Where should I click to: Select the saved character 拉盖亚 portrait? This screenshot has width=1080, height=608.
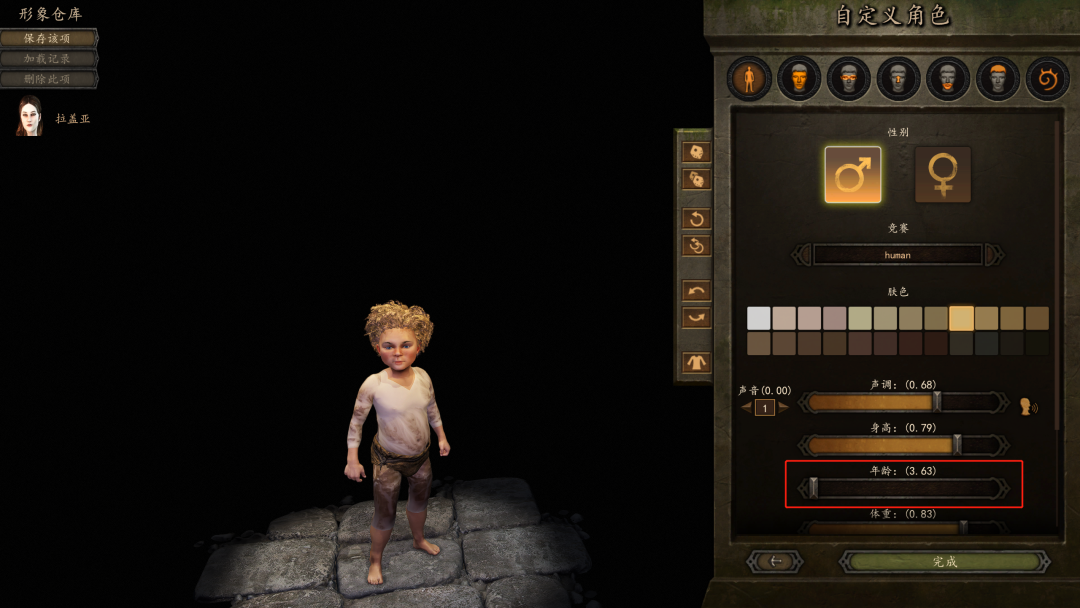click(x=30, y=117)
